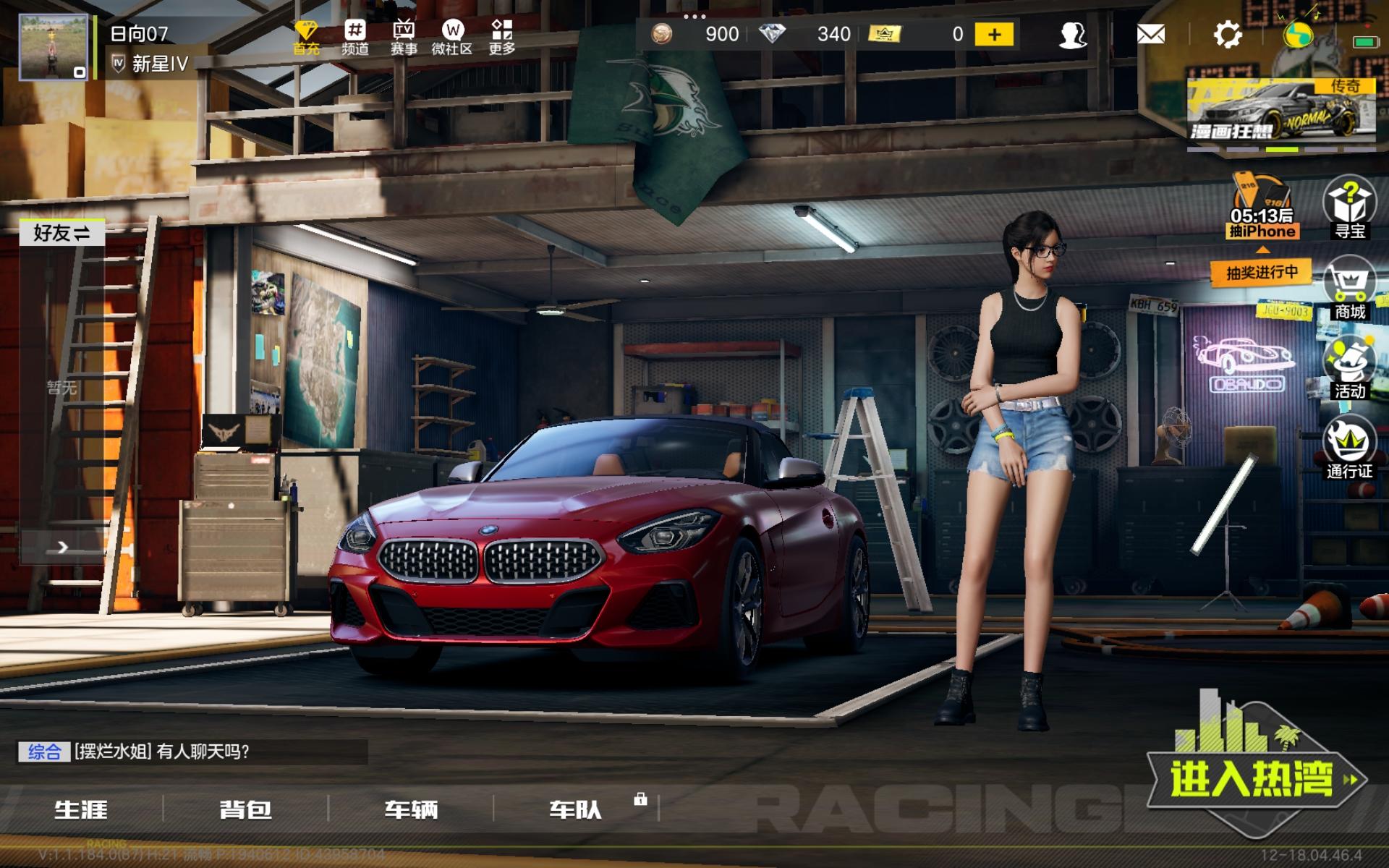The height and width of the screenshot is (868, 1389).
Task: Open the friends silhouette icon
Action: [x=1072, y=34]
